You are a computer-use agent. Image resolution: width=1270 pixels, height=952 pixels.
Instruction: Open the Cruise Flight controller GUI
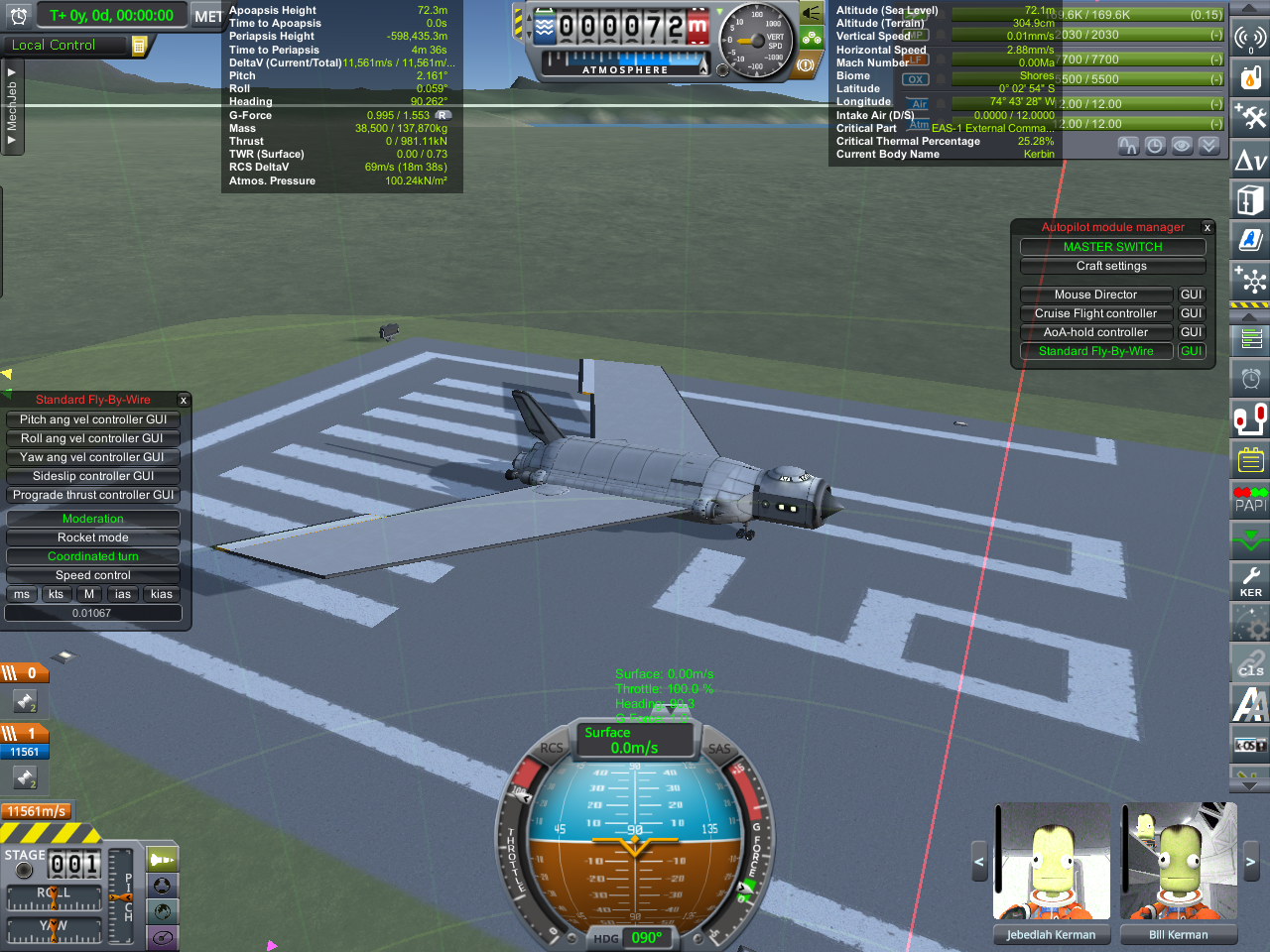(x=1191, y=313)
